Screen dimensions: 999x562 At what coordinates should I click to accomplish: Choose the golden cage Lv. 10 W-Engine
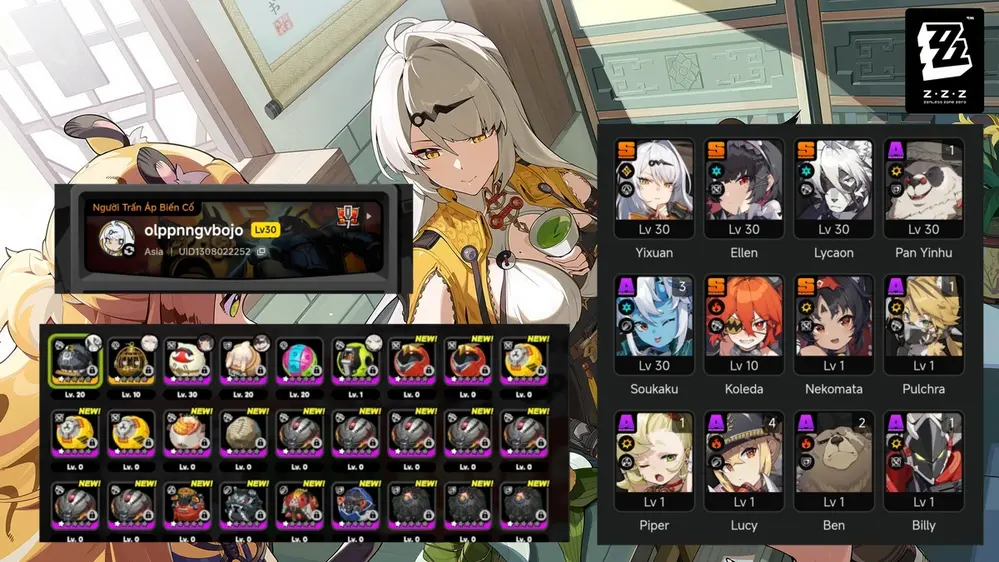tap(131, 359)
